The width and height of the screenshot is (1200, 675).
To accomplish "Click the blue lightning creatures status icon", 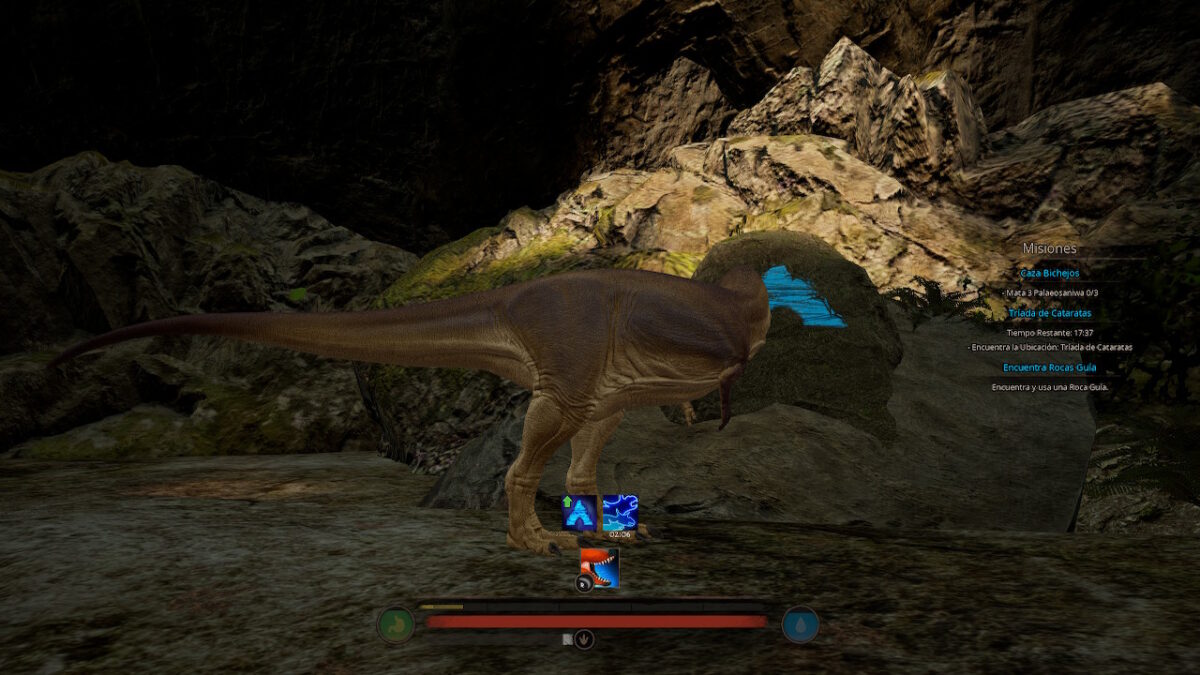I will click(620, 512).
